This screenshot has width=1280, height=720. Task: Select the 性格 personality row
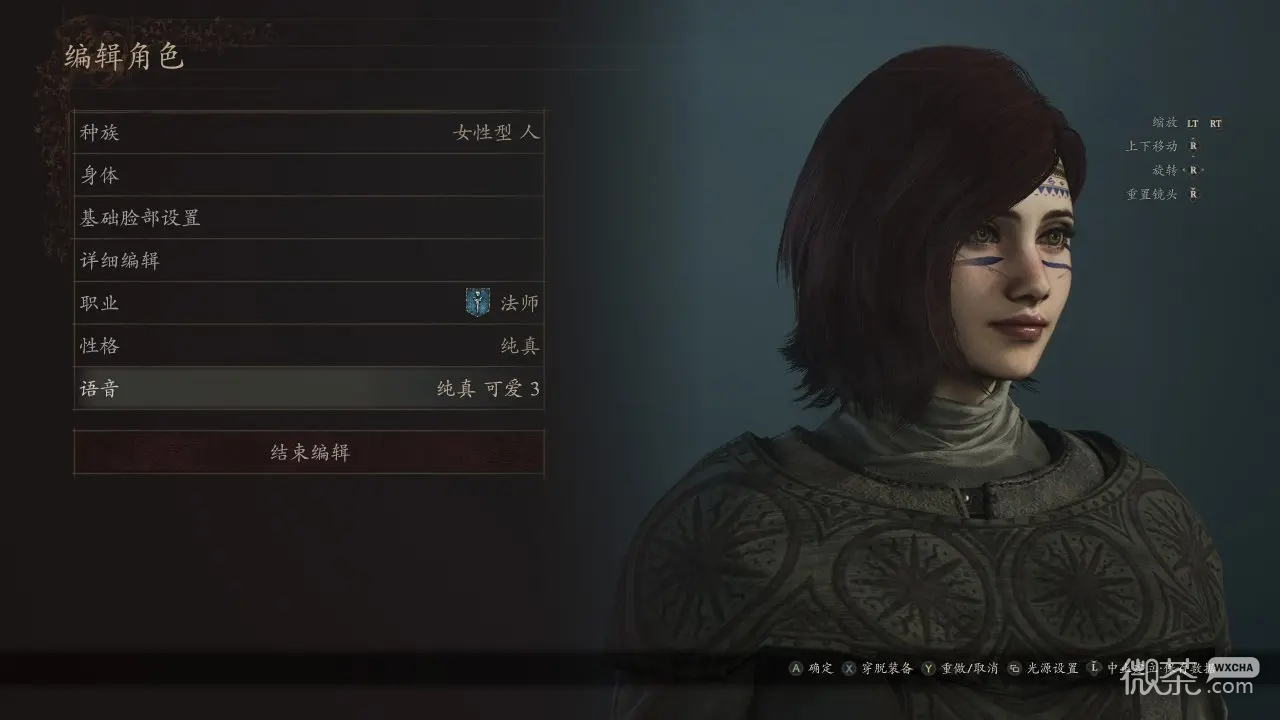click(x=309, y=346)
